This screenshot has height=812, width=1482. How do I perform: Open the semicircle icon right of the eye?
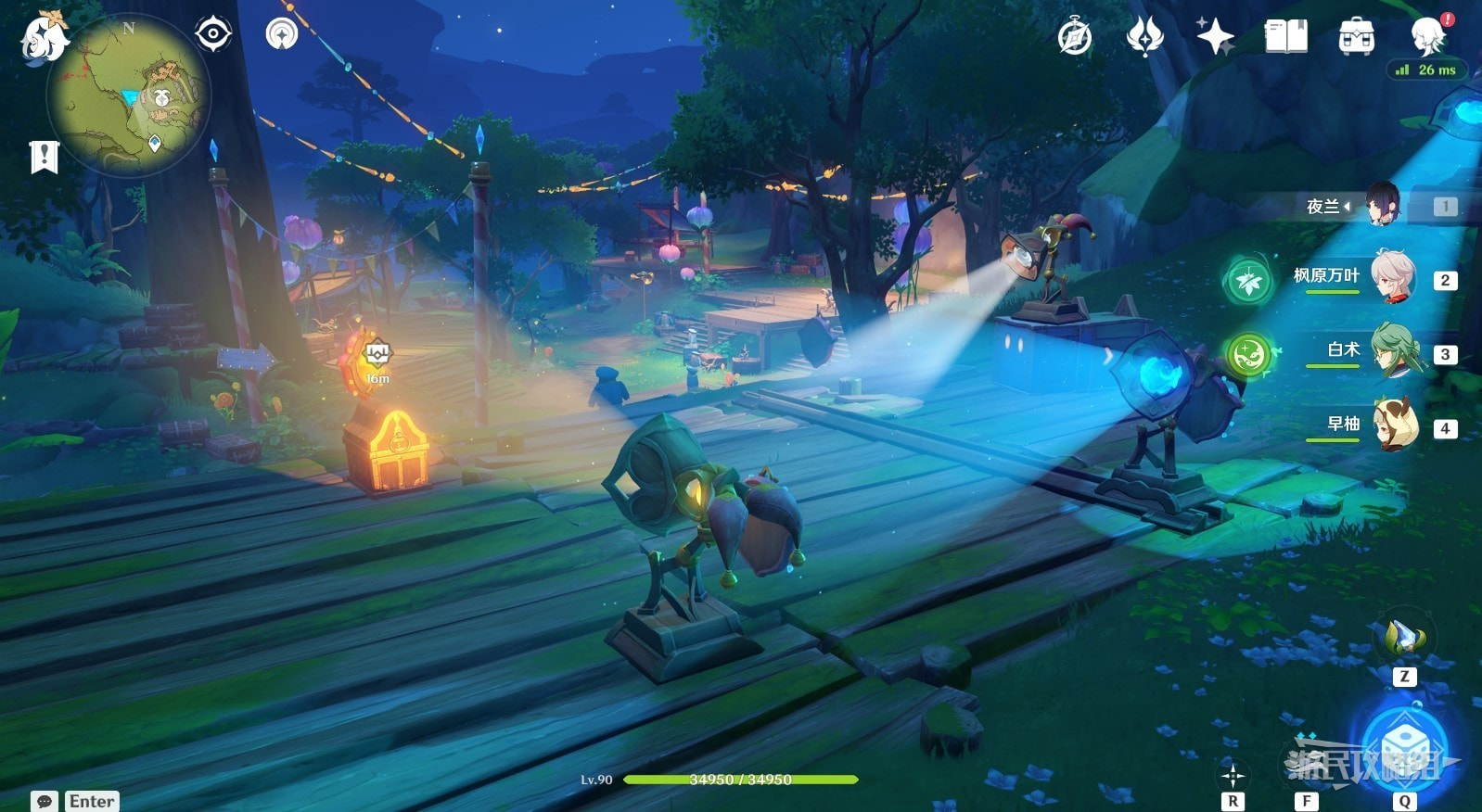click(282, 35)
